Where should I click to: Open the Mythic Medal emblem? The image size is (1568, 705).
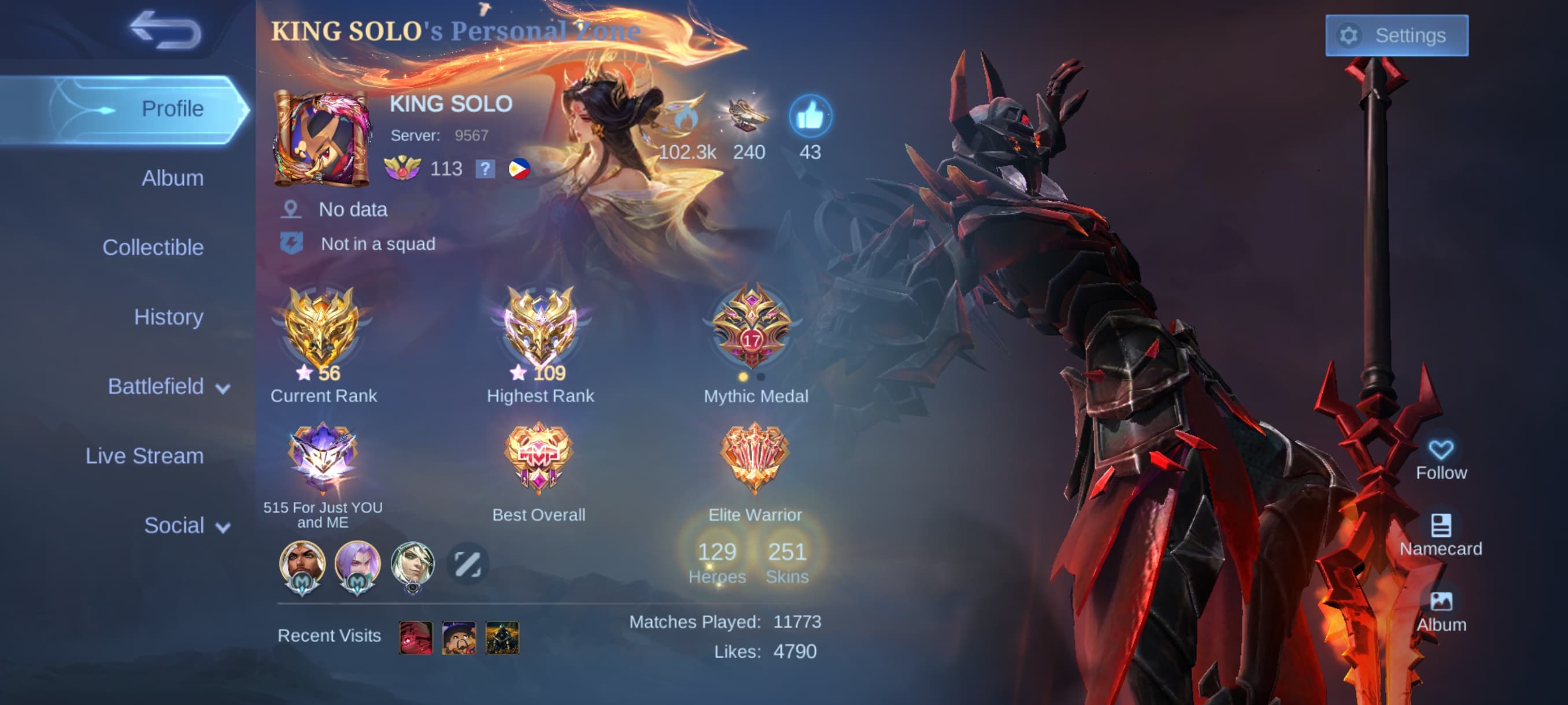(x=752, y=327)
